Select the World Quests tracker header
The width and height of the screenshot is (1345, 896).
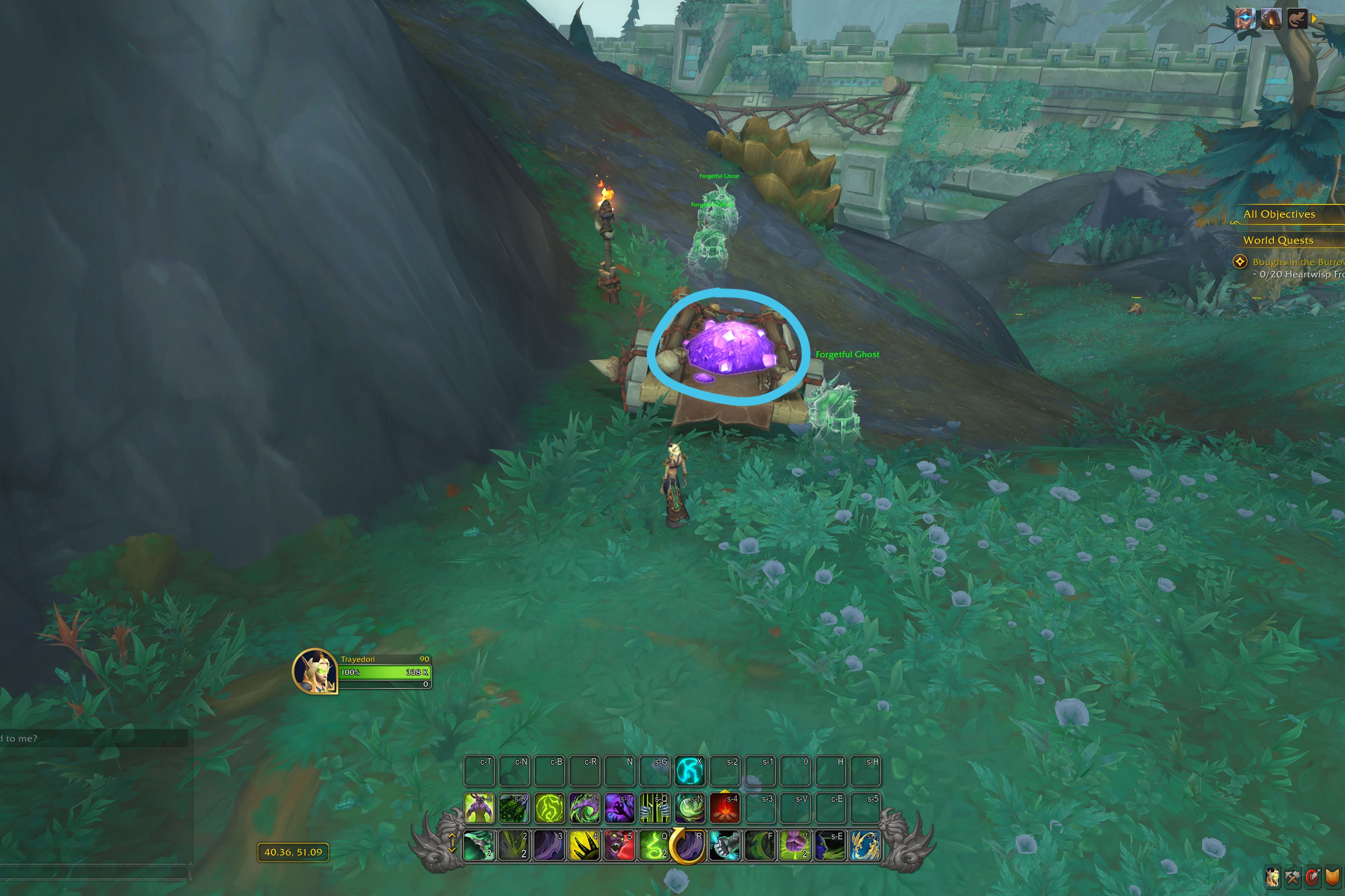(1278, 240)
